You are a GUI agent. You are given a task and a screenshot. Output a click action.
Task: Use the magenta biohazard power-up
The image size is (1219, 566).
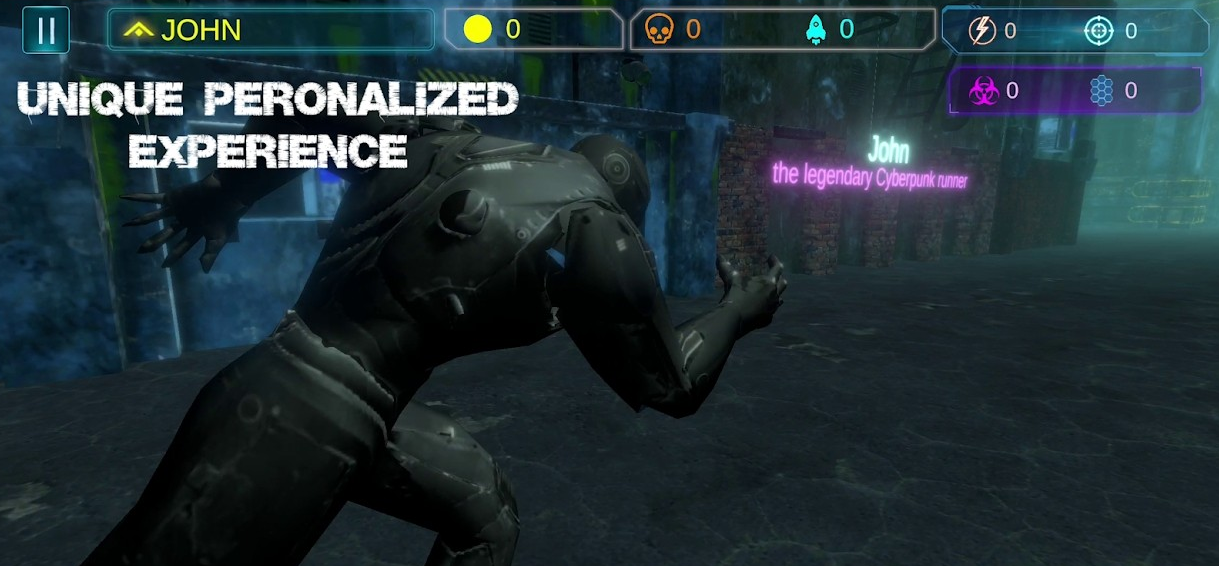(x=983, y=91)
